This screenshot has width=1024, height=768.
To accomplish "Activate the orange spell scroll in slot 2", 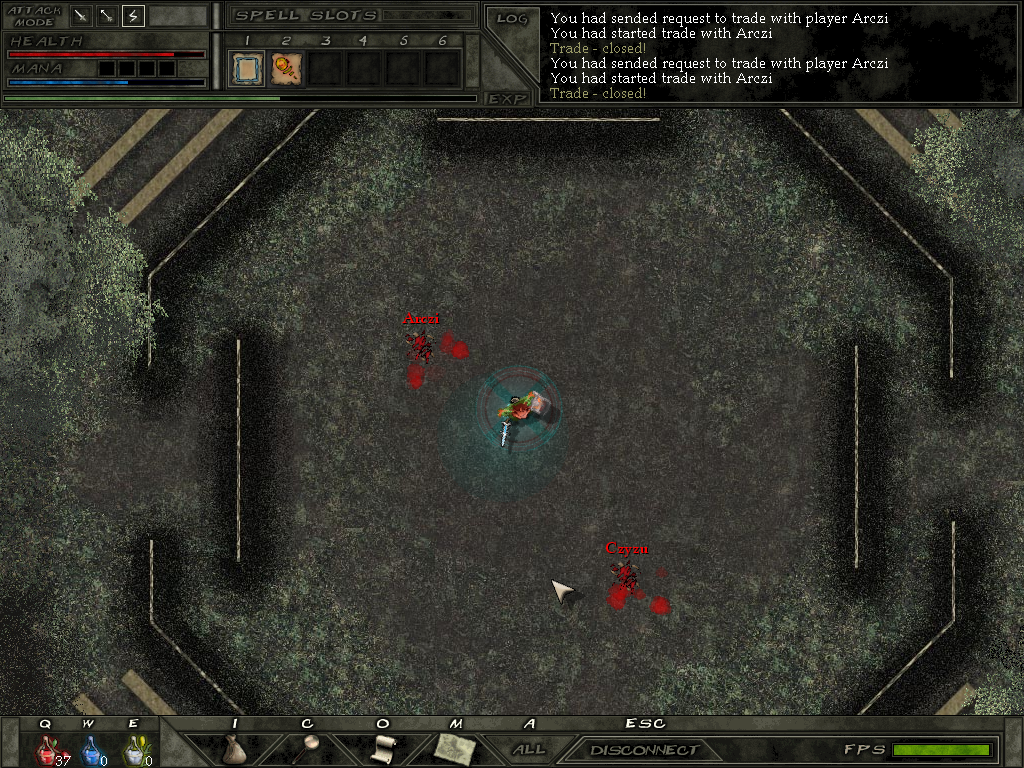I will point(286,69).
